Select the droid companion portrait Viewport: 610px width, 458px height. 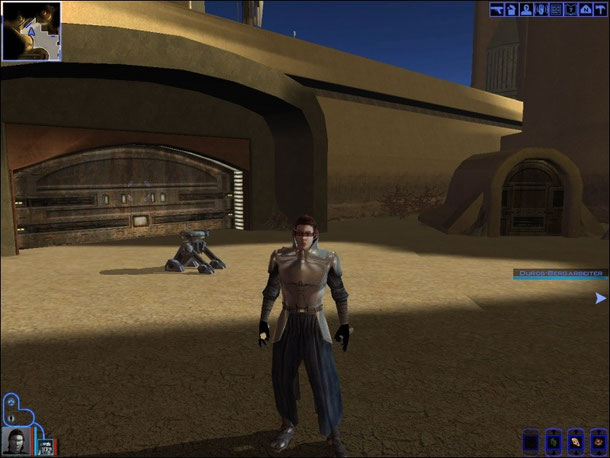click(45, 445)
